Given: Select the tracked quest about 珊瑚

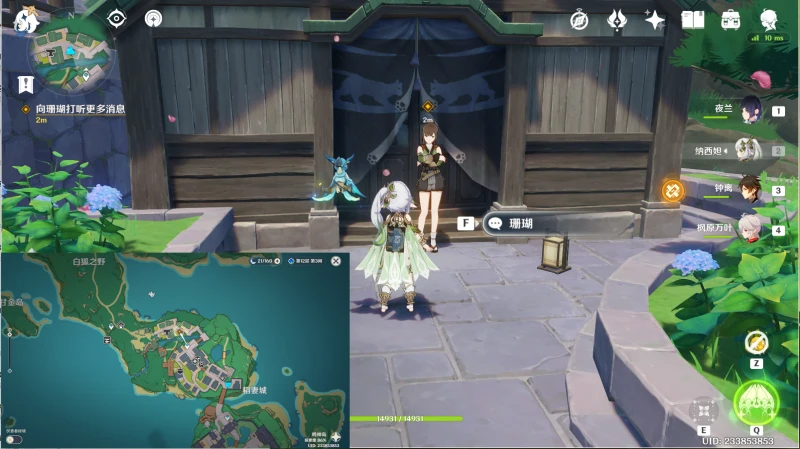Looking at the screenshot, I should click(x=80, y=108).
